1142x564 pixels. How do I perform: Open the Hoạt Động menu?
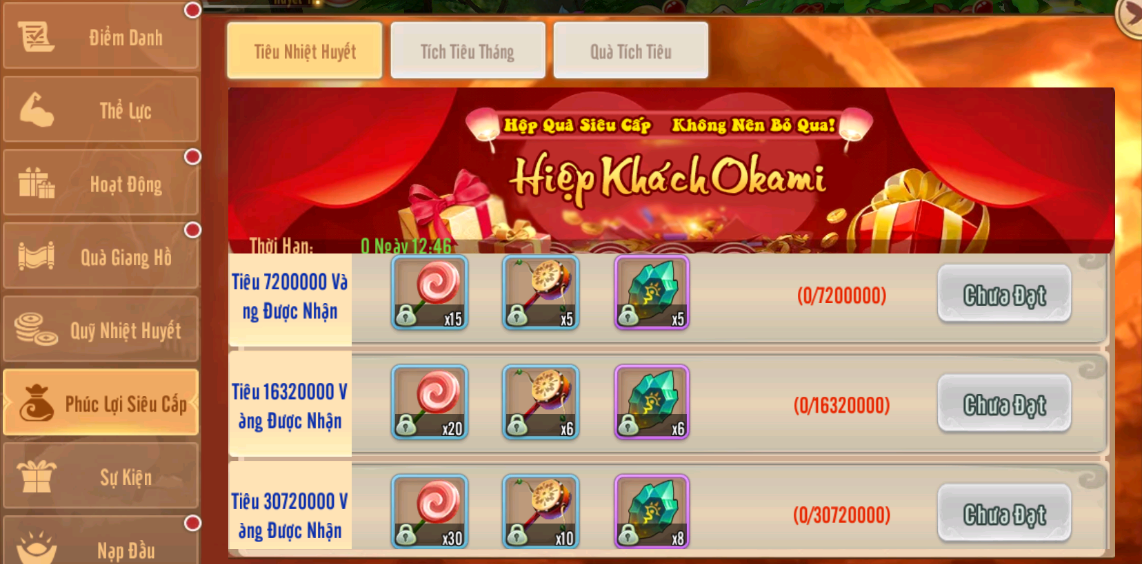click(100, 184)
